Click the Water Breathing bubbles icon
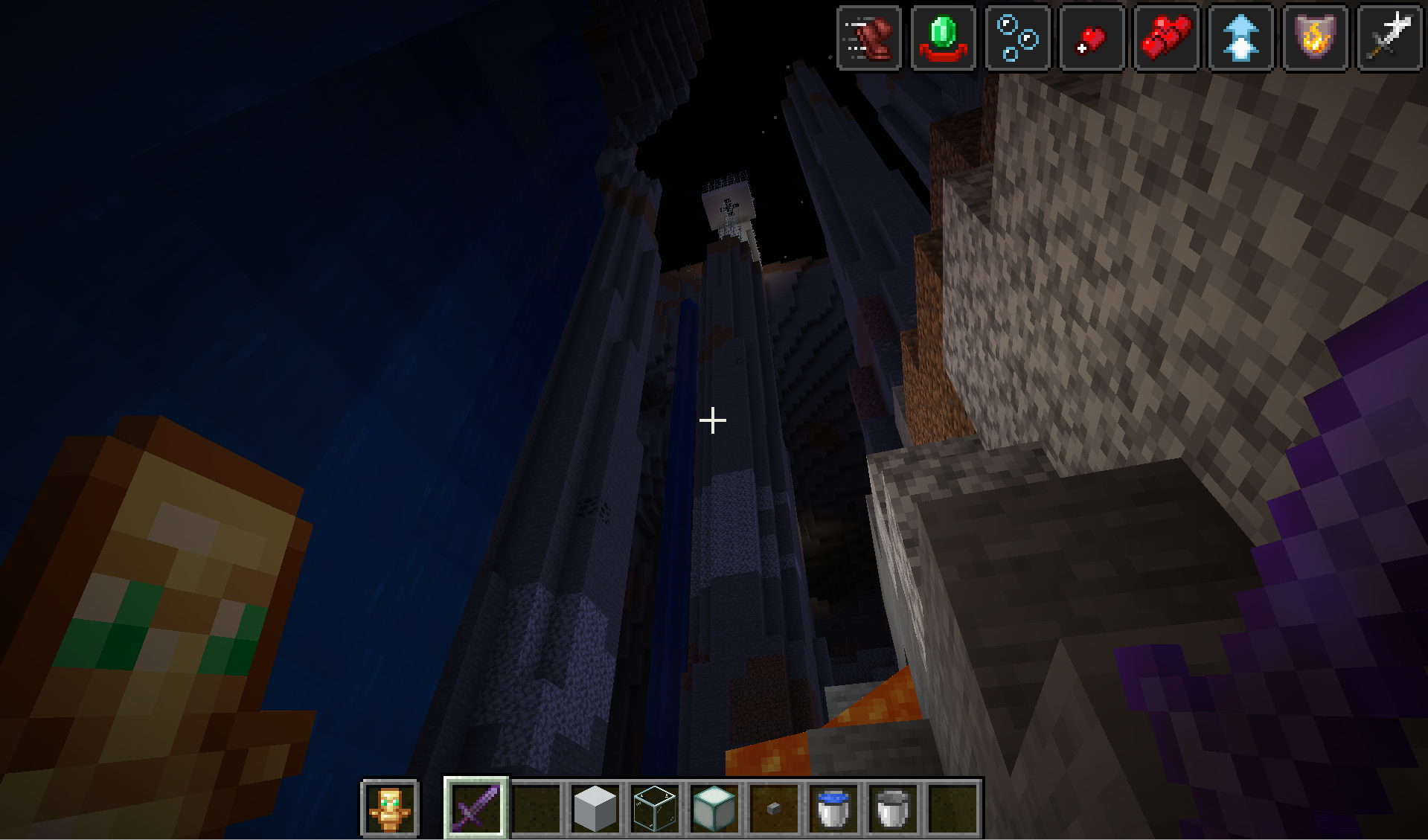 point(1018,38)
